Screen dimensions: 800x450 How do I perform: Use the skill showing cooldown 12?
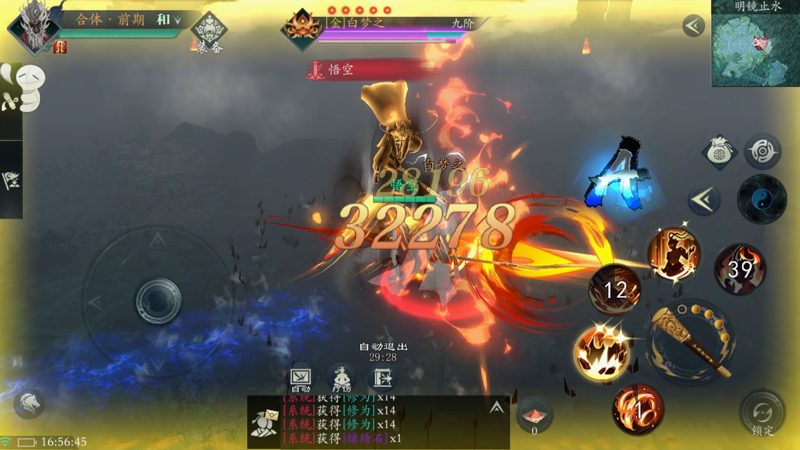coord(615,290)
